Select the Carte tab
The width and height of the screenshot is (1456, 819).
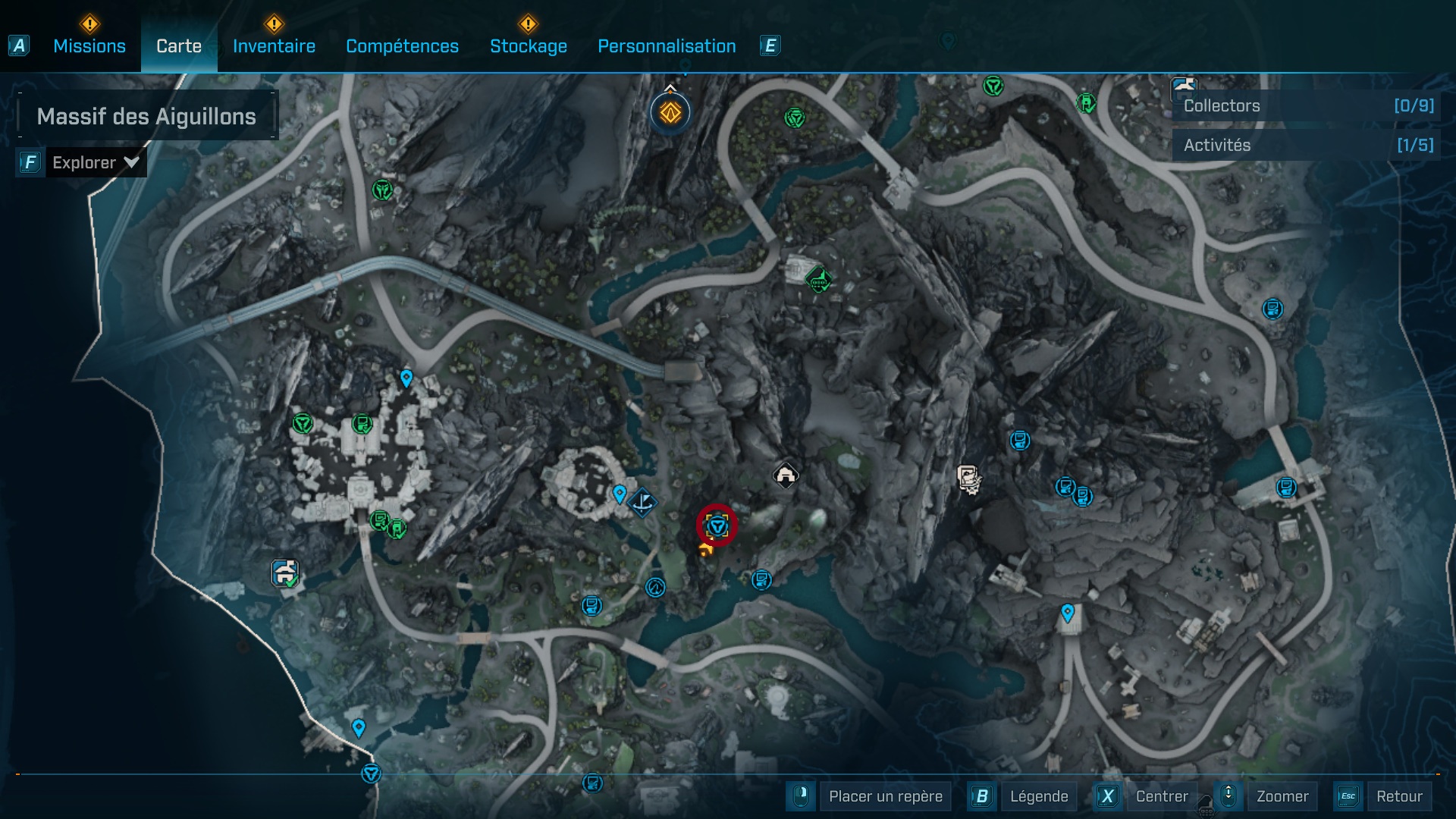click(179, 46)
